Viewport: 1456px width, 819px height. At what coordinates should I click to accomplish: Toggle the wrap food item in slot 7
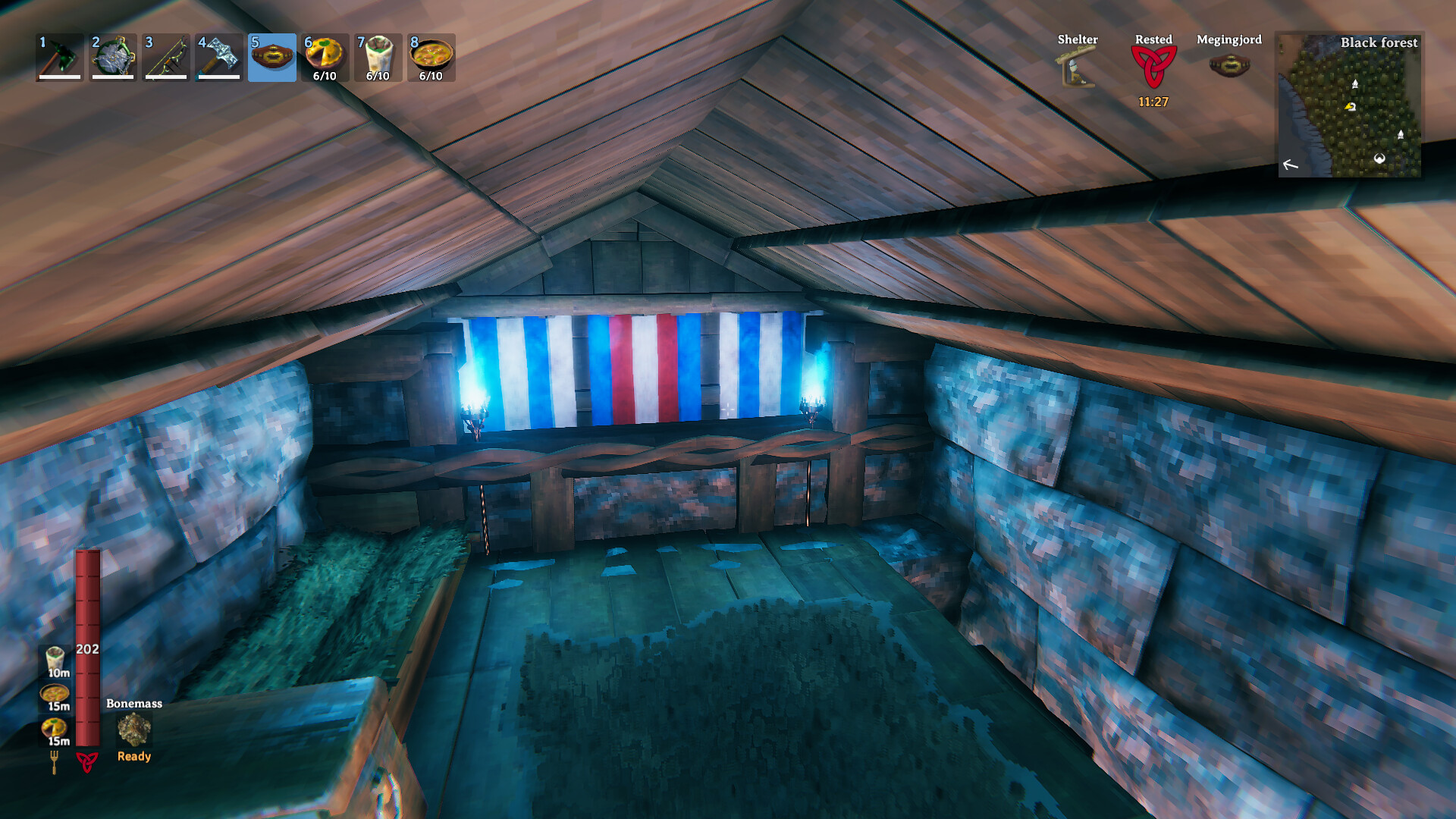(377, 55)
